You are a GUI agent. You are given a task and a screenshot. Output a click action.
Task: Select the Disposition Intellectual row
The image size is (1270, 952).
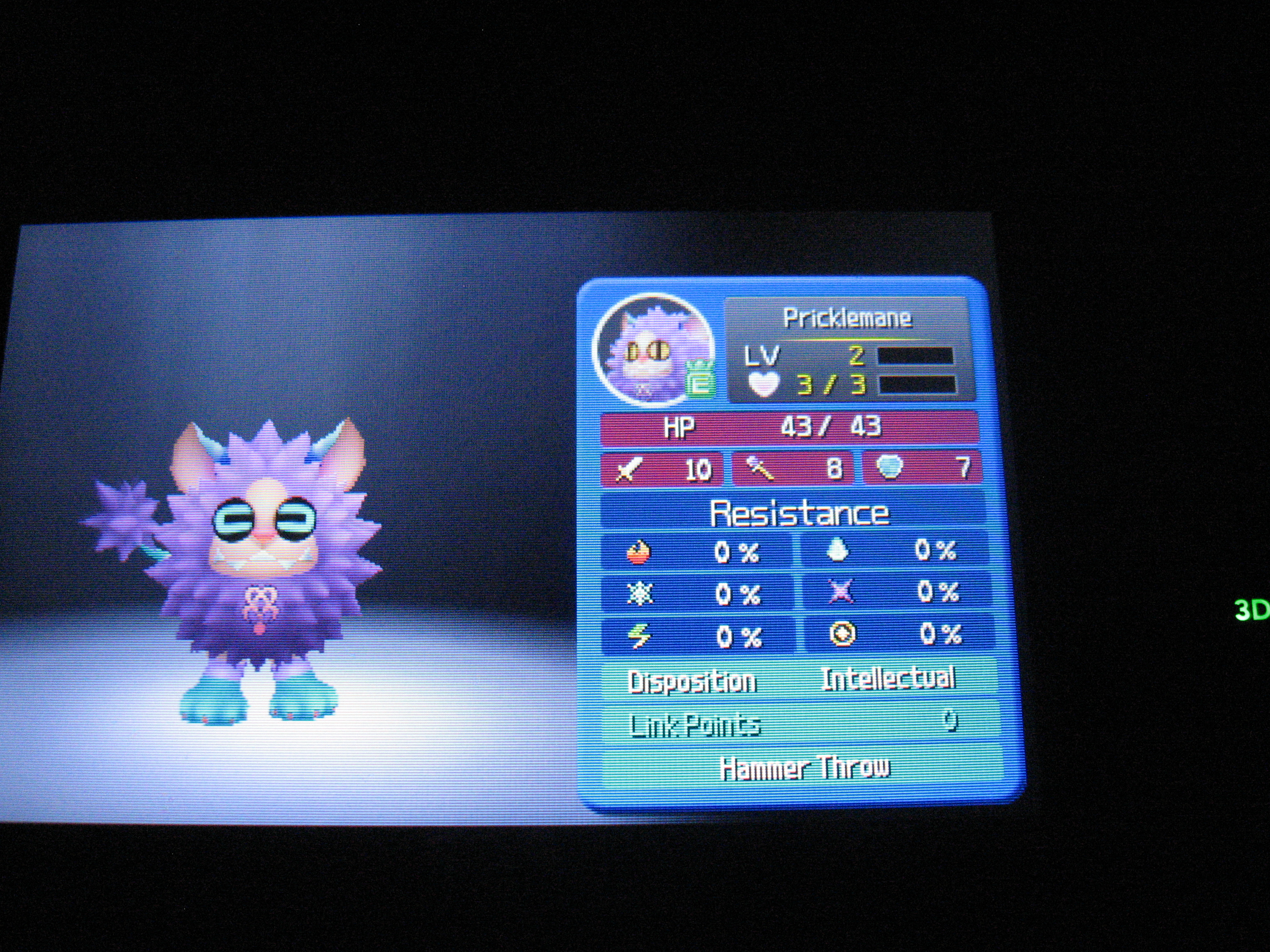point(797,681)
